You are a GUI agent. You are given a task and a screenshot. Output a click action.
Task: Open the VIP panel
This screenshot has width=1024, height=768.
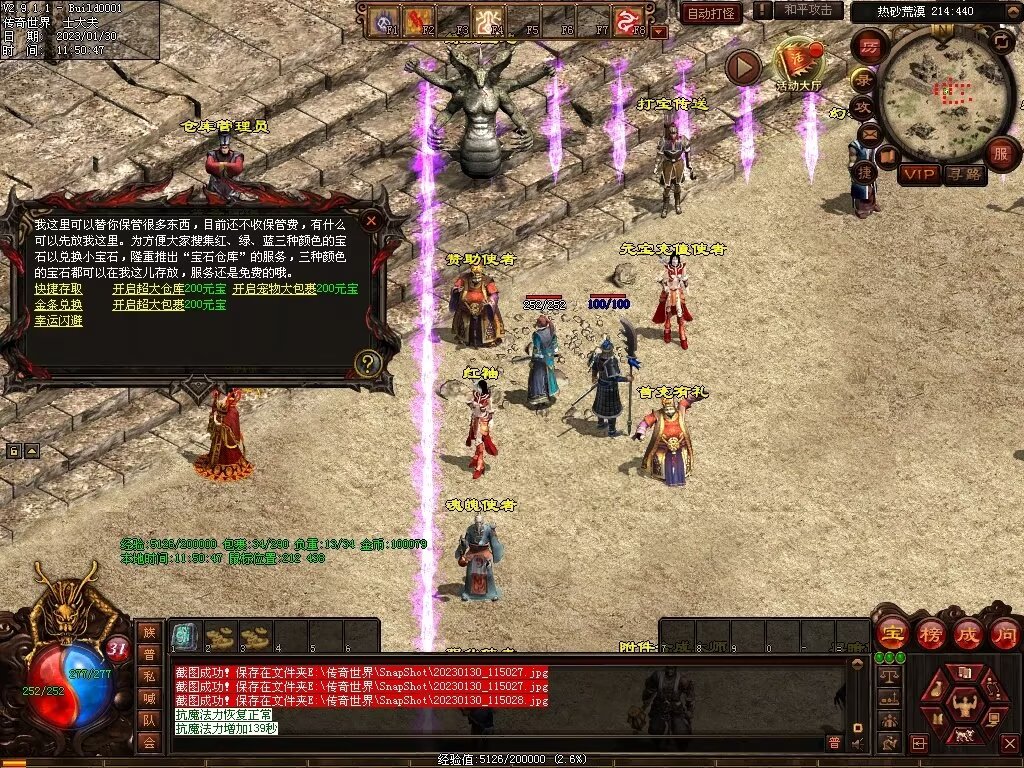coord(918,174)
